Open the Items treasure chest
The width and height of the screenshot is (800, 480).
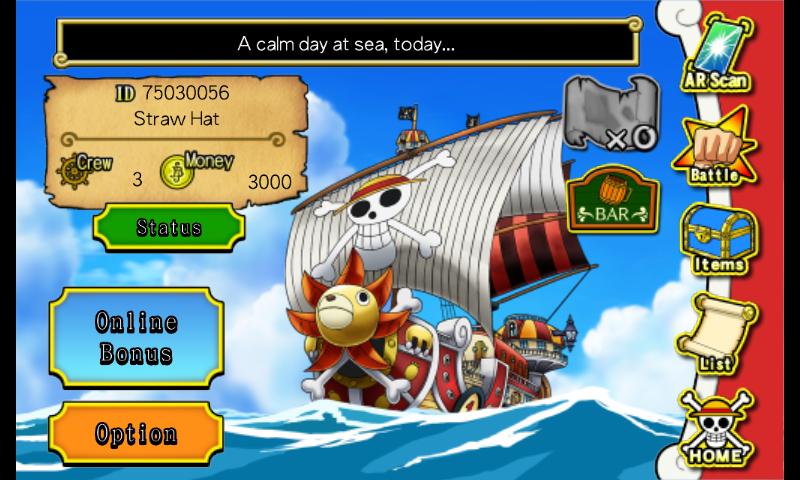click(x=716, y=240)
